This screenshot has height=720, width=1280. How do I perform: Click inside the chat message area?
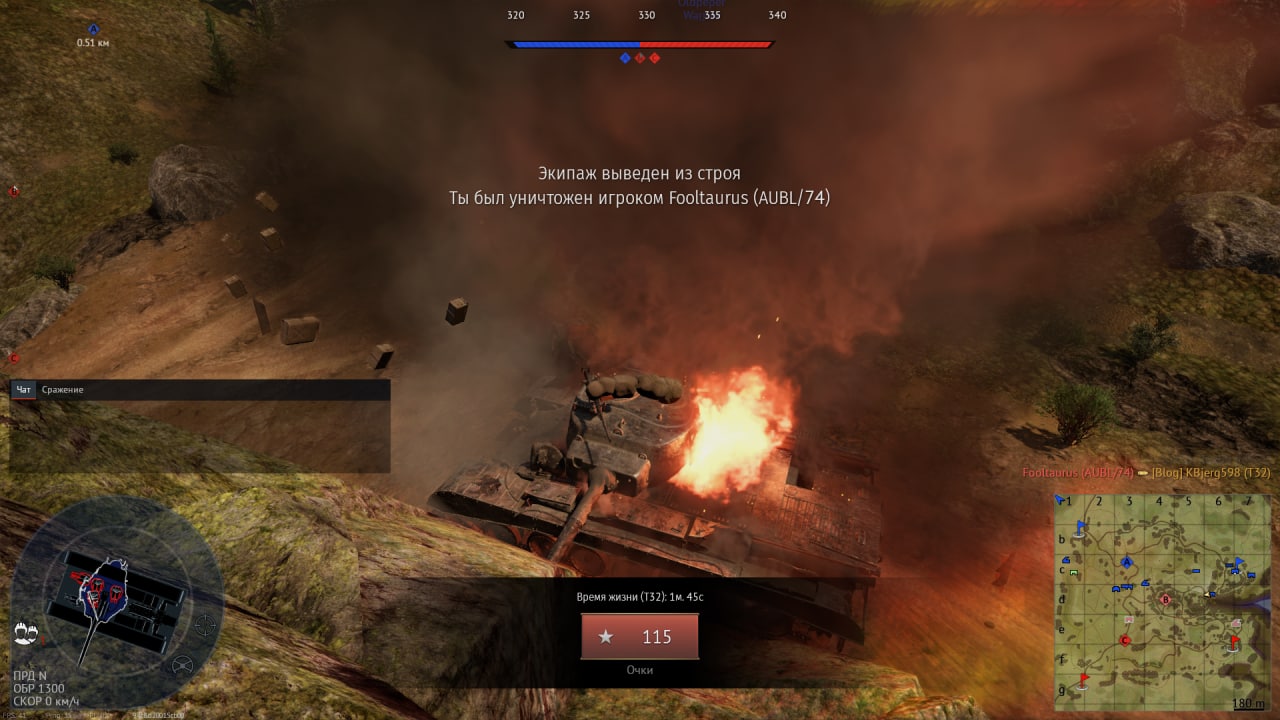point(200,436)
